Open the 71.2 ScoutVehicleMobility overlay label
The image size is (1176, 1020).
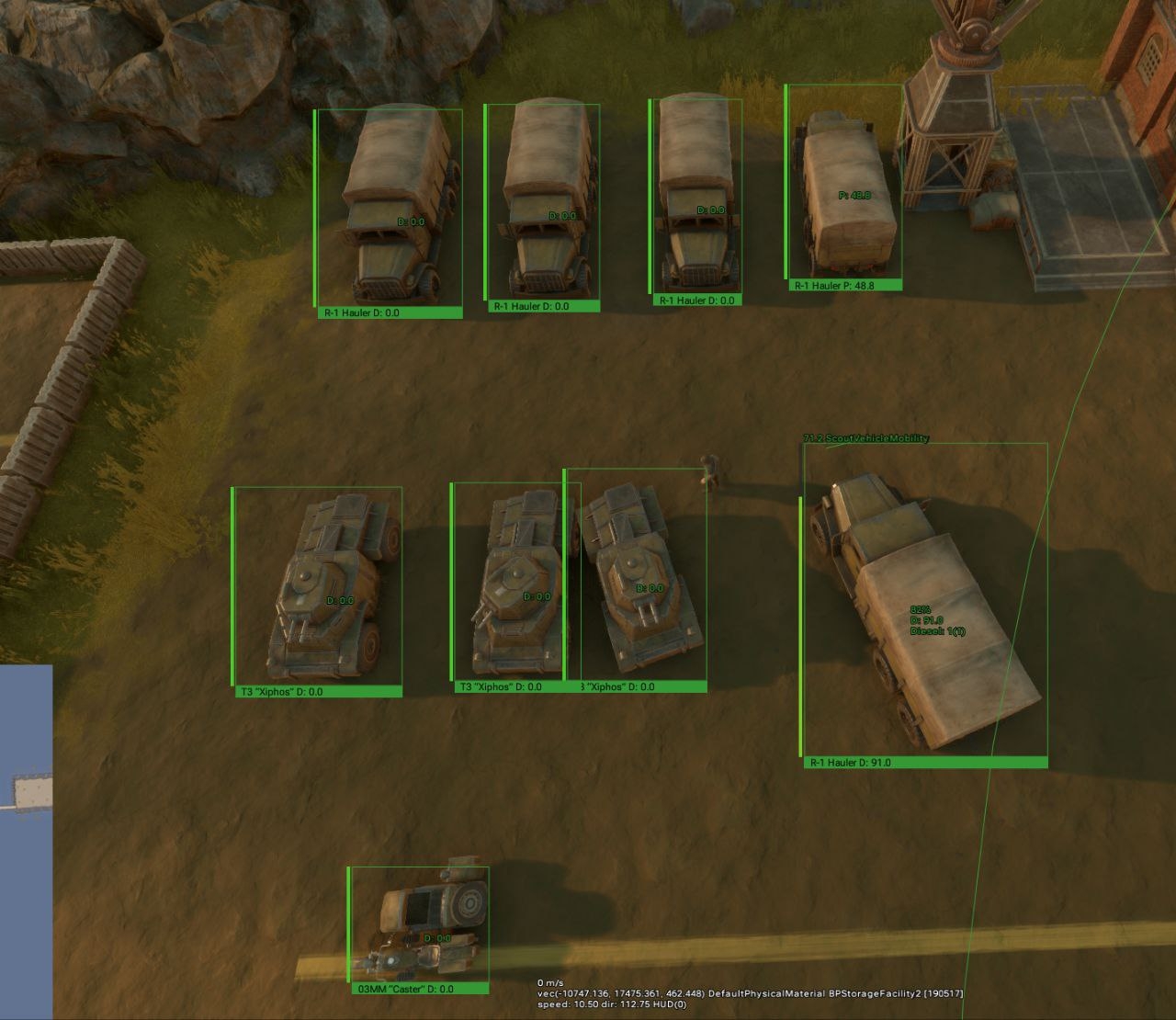coord(866,439)
